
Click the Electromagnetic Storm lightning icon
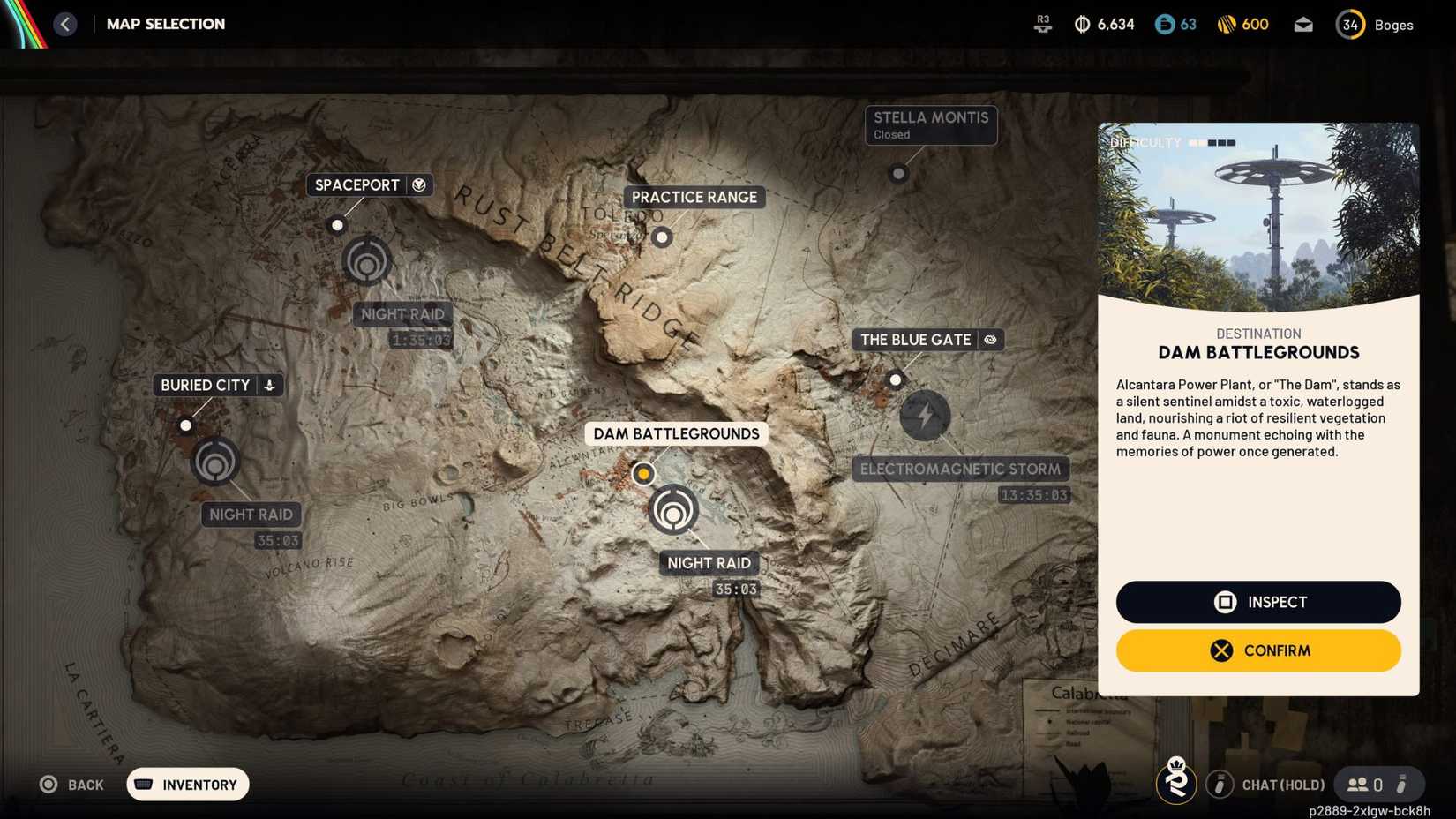[925, 415]
